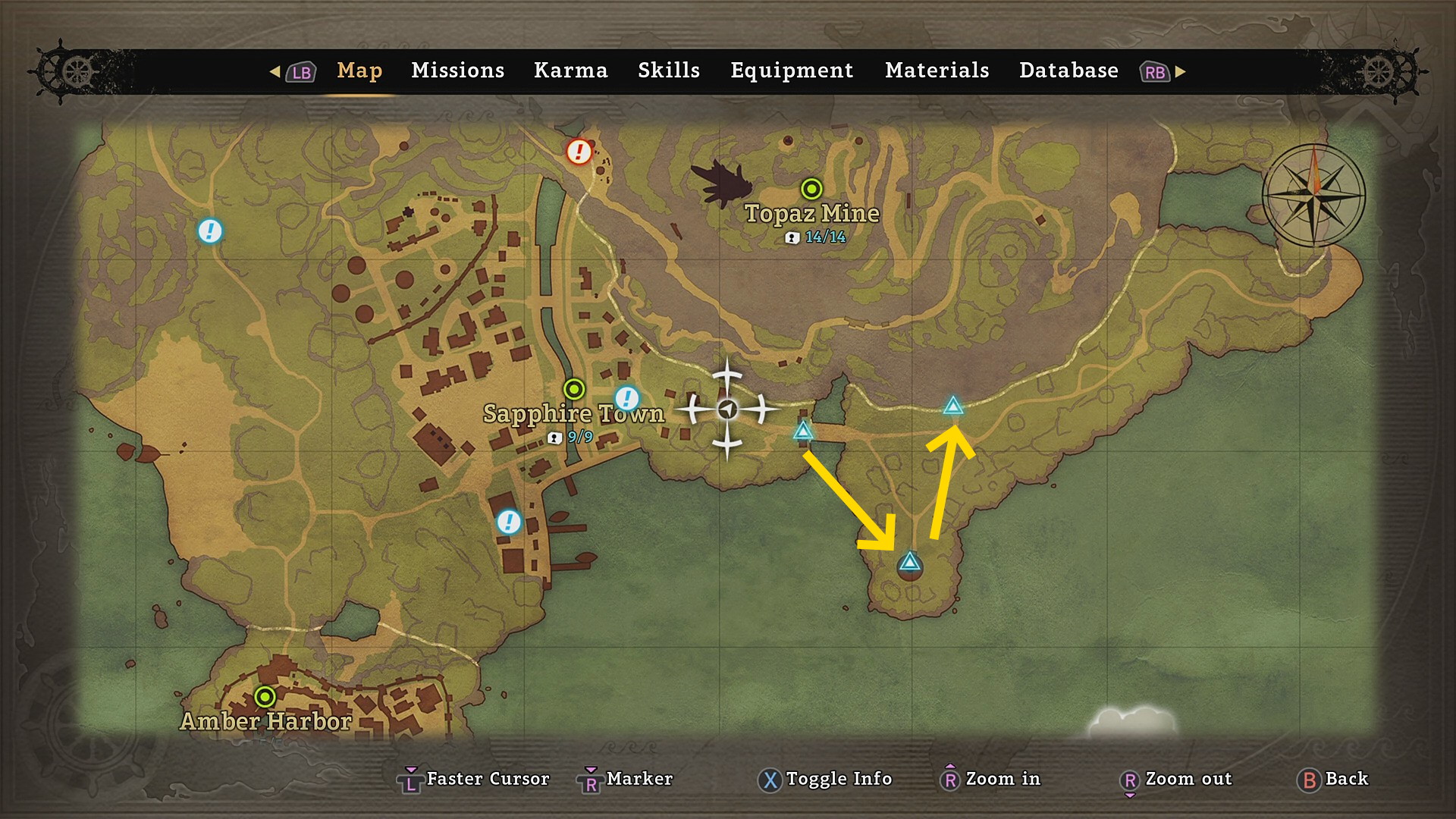This screenshot has width=1456, height=819.
Task: Select the blue exclamation marker in the western fields
Action: pos(210,231)
